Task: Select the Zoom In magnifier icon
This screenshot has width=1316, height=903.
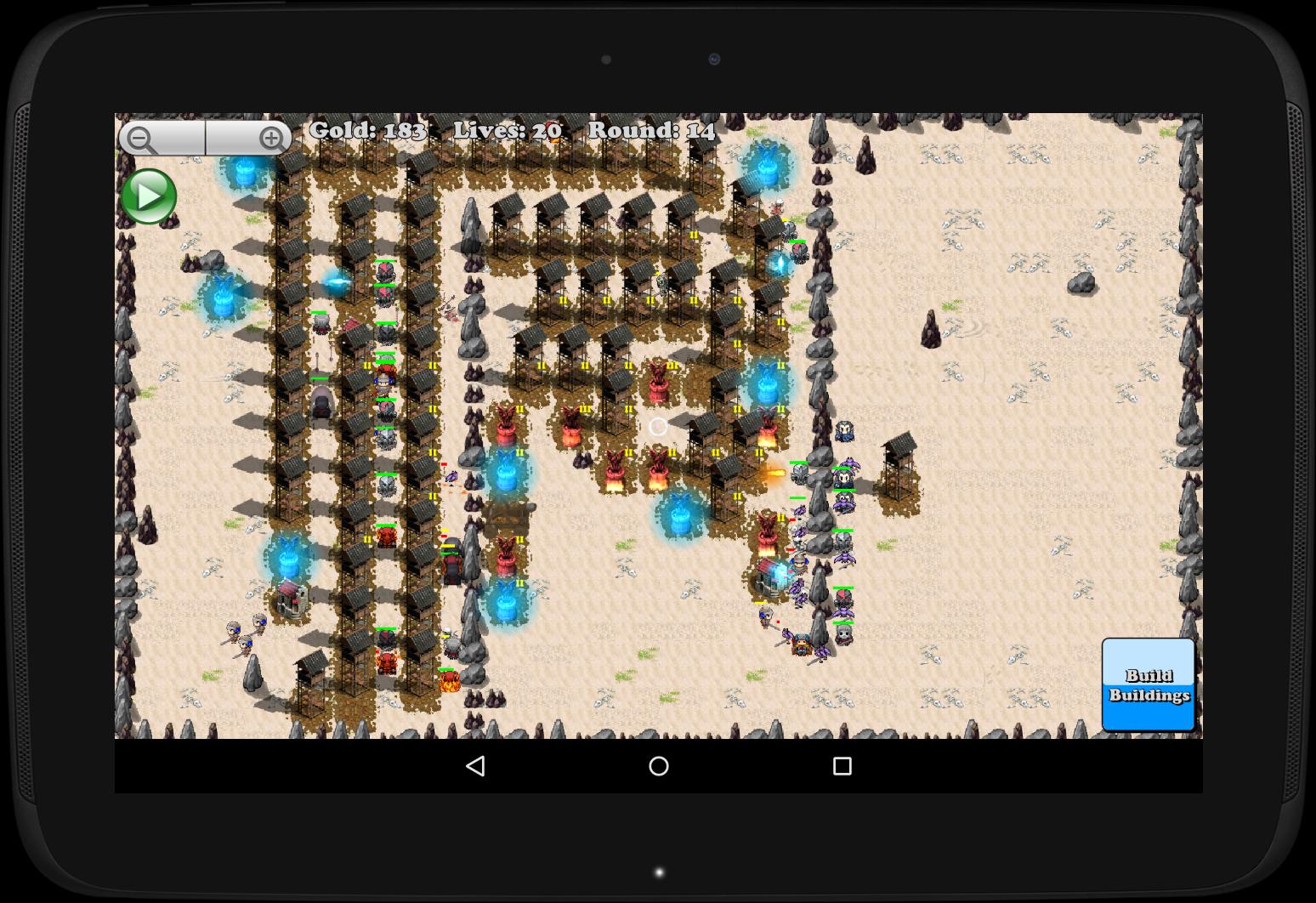Action: pos(271,137)
